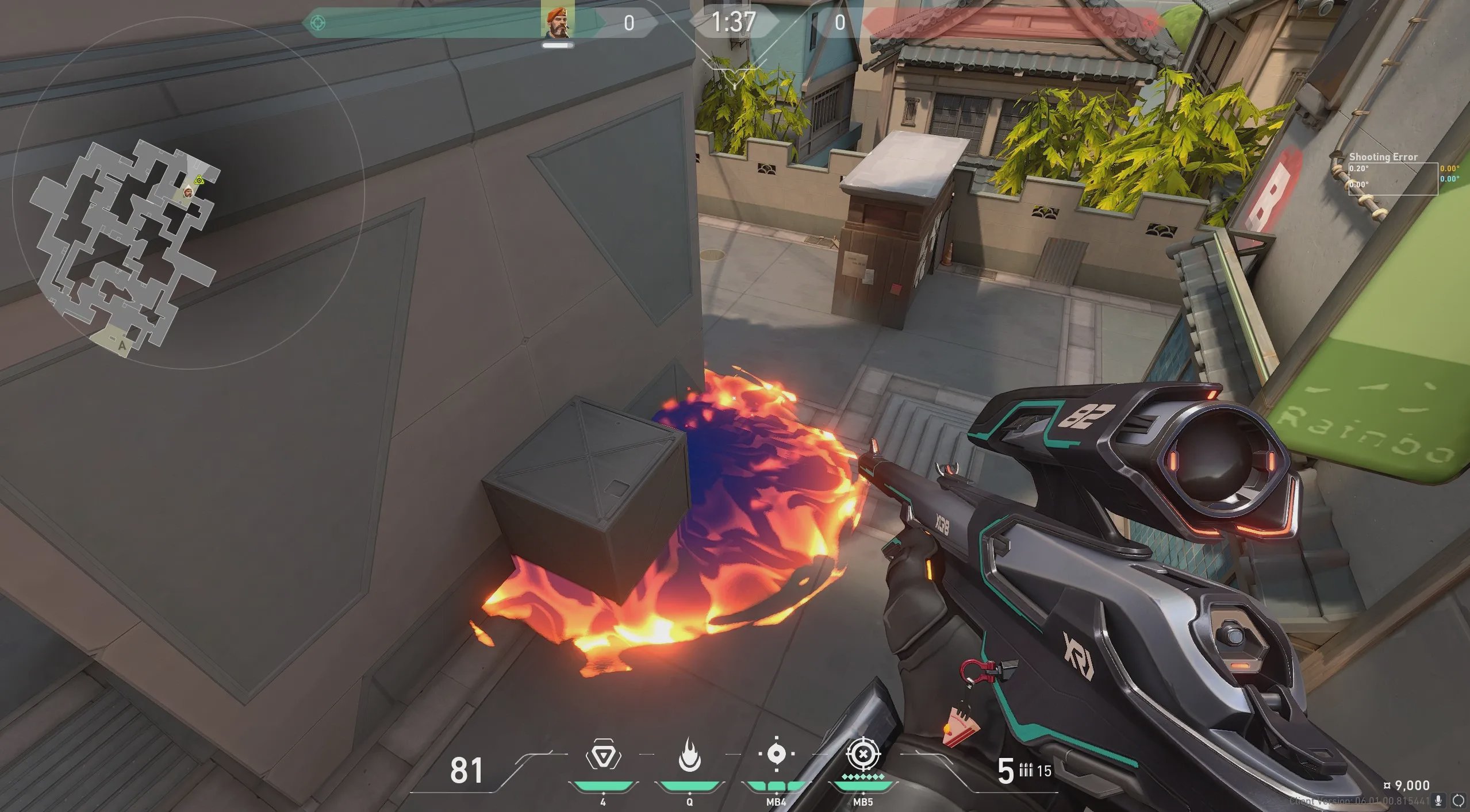
Task: Click the Brimstone player portrait
Action: tap(558, 22)
